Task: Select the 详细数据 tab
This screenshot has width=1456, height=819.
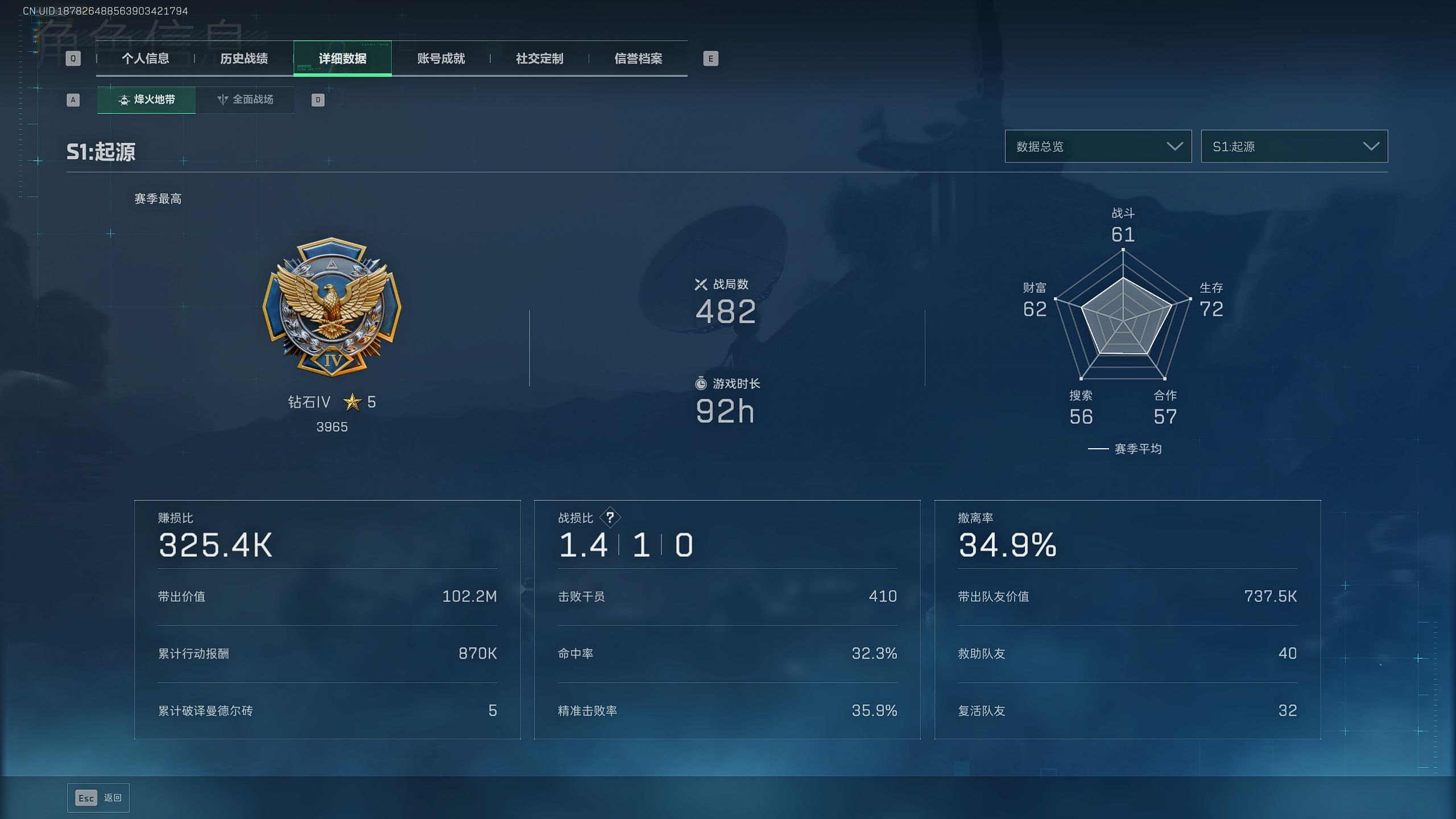Action: point(342,59)
